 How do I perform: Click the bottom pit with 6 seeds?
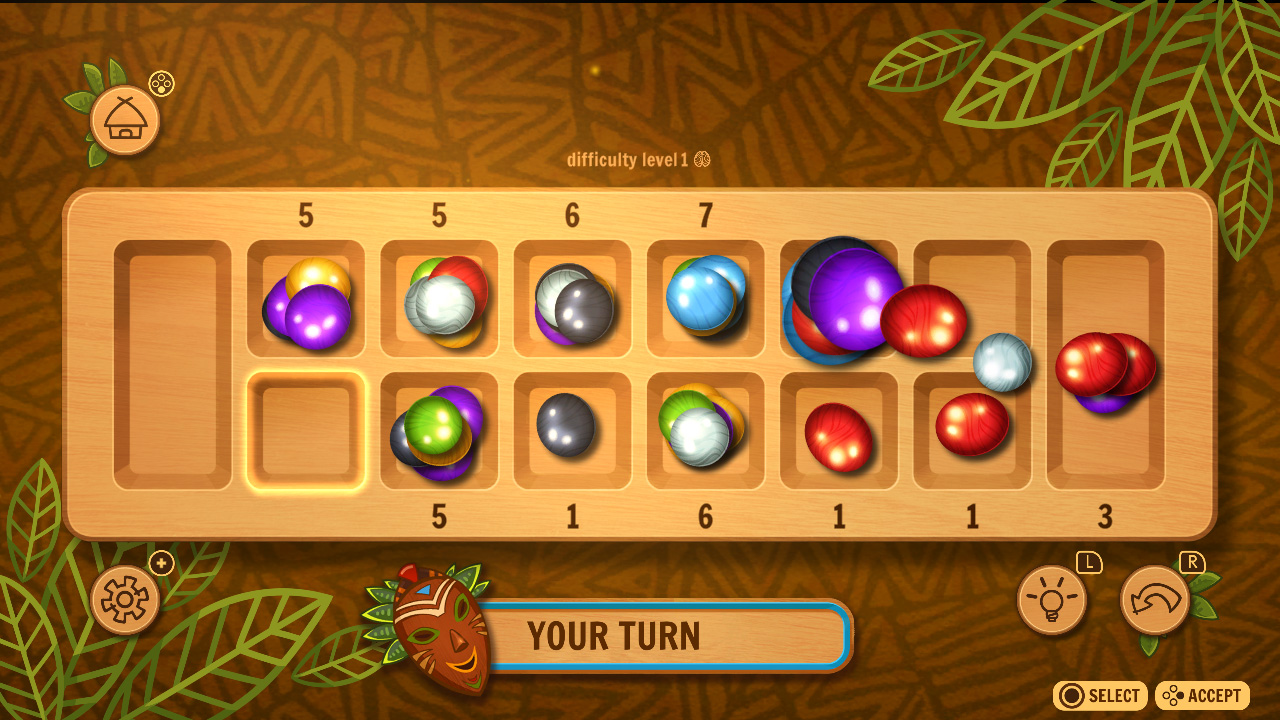[x=705, y=430]
